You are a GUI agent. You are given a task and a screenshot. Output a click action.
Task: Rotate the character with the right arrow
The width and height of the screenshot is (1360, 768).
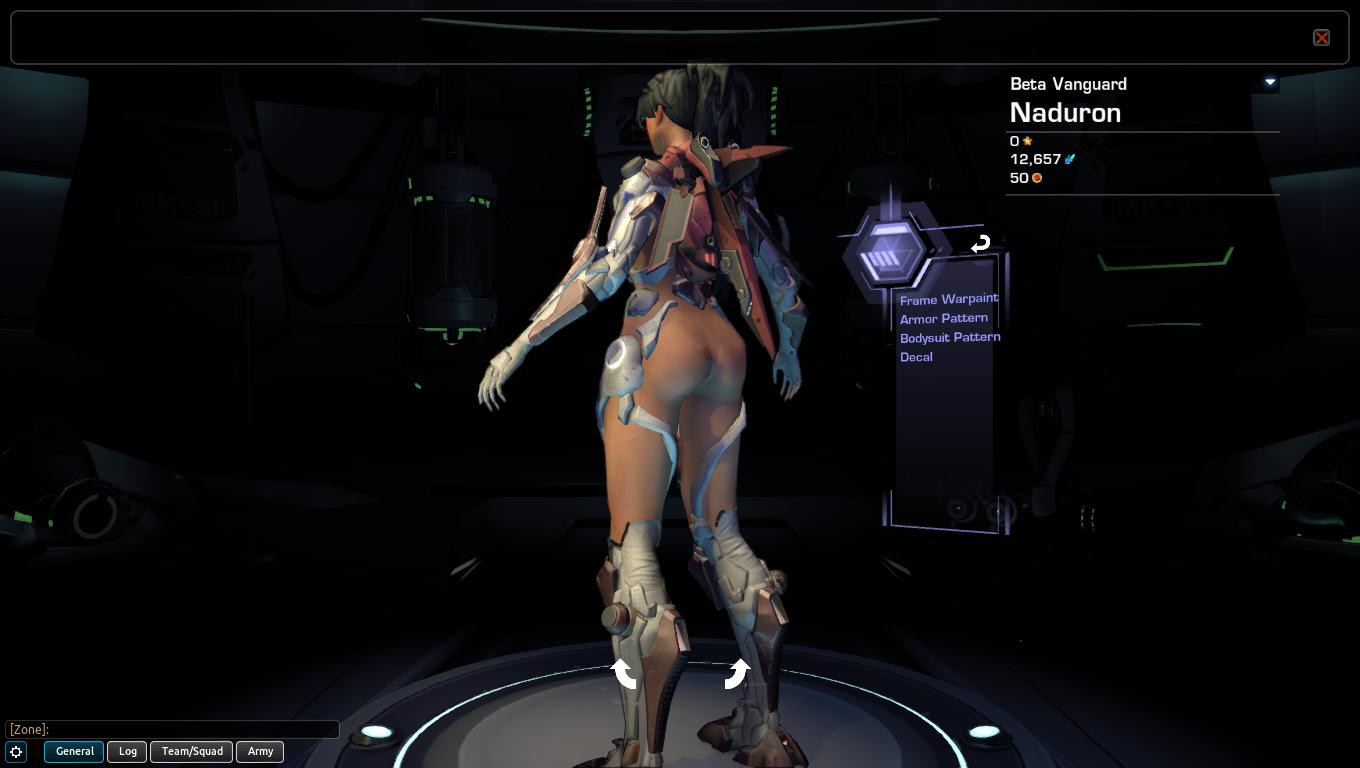click(736, 674)
